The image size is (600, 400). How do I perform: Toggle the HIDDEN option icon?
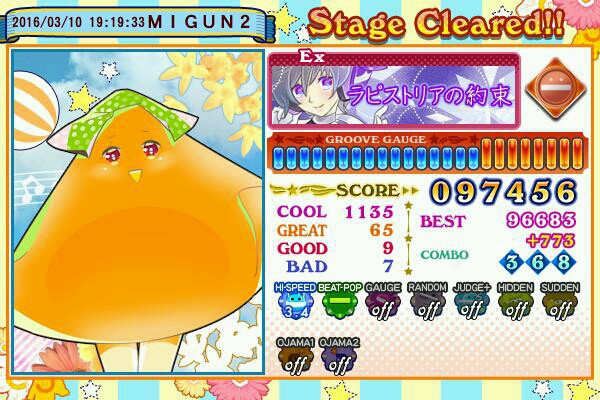[514, 302]
